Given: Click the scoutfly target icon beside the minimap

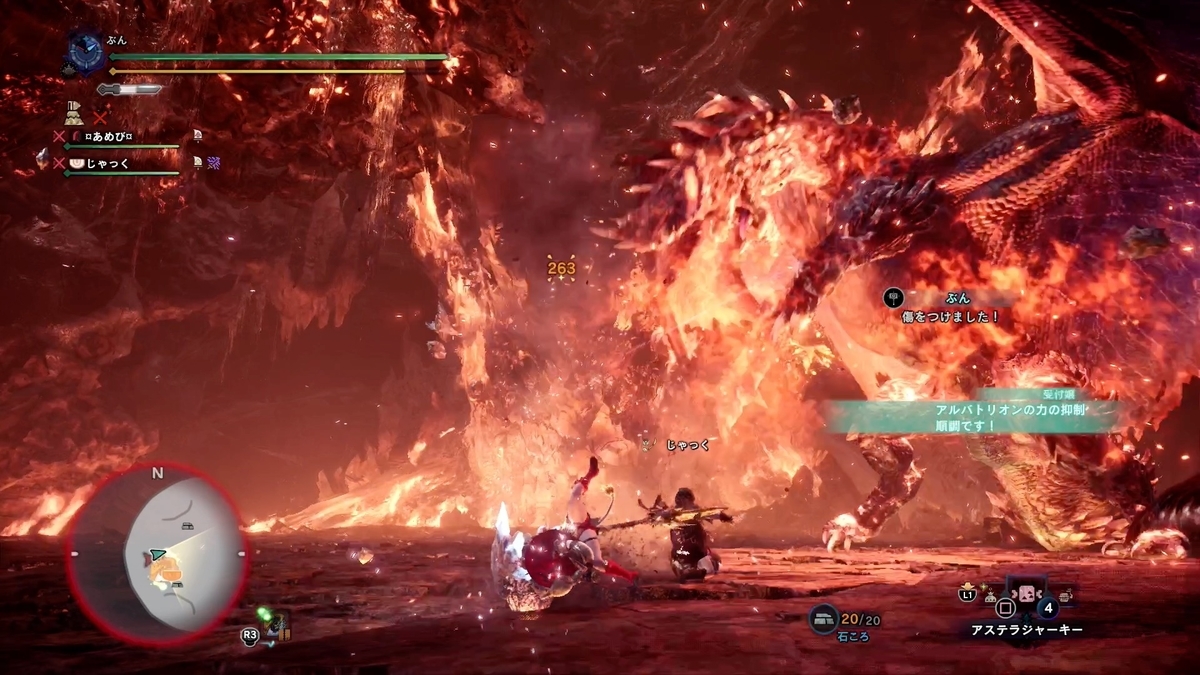Looking at the screenshot, I should (272, 622).
